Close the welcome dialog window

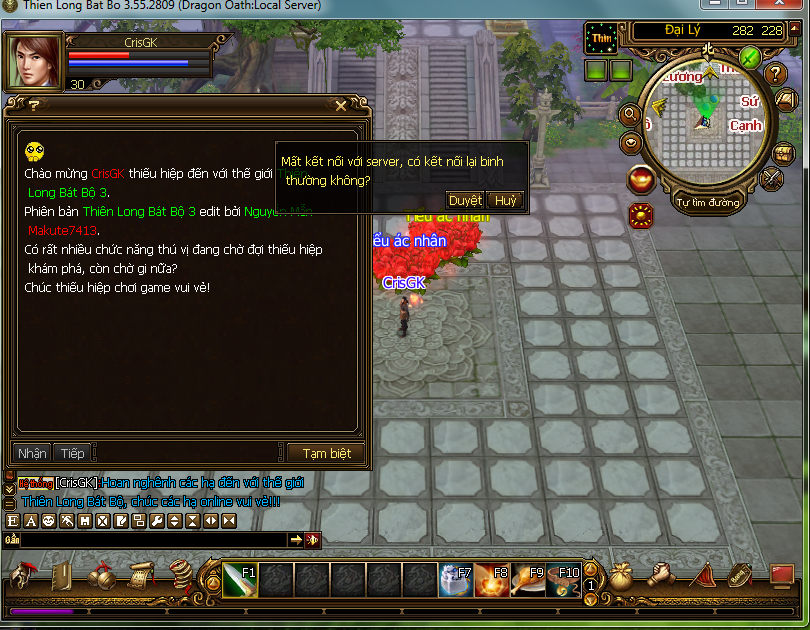tap(341, 105)
